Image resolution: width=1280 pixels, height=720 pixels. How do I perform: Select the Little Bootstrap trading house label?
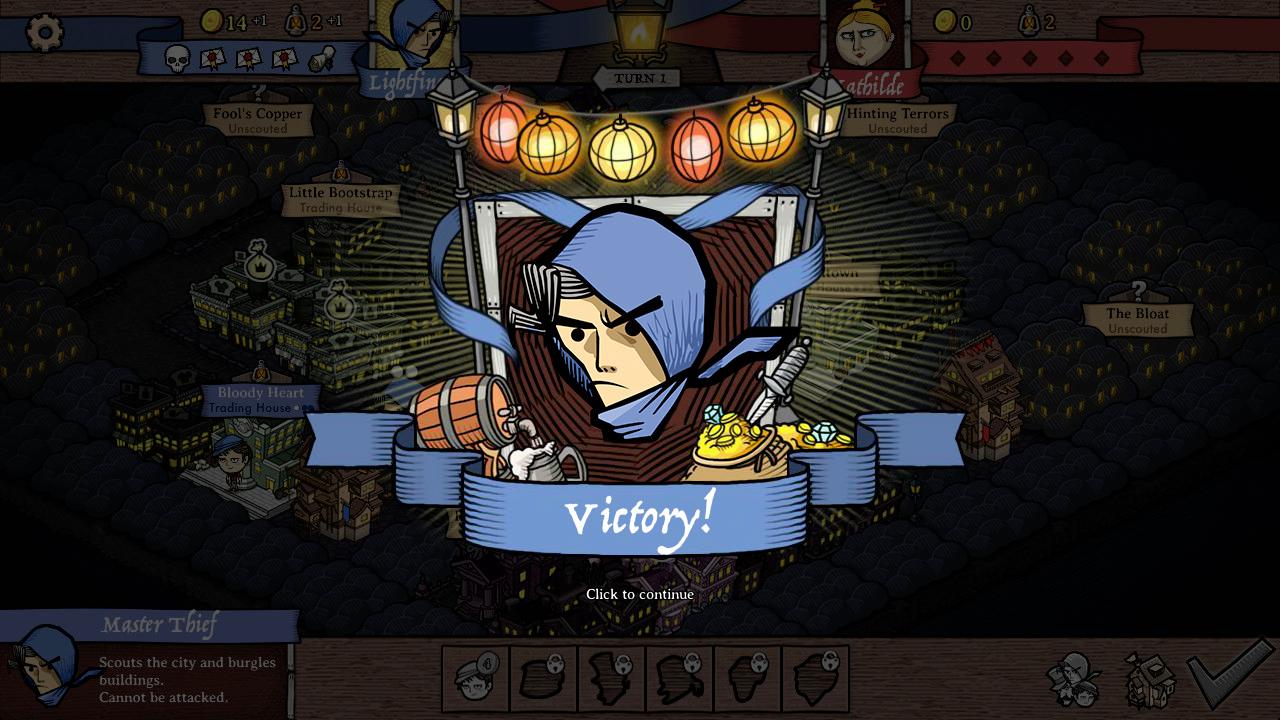pos(340,198)
